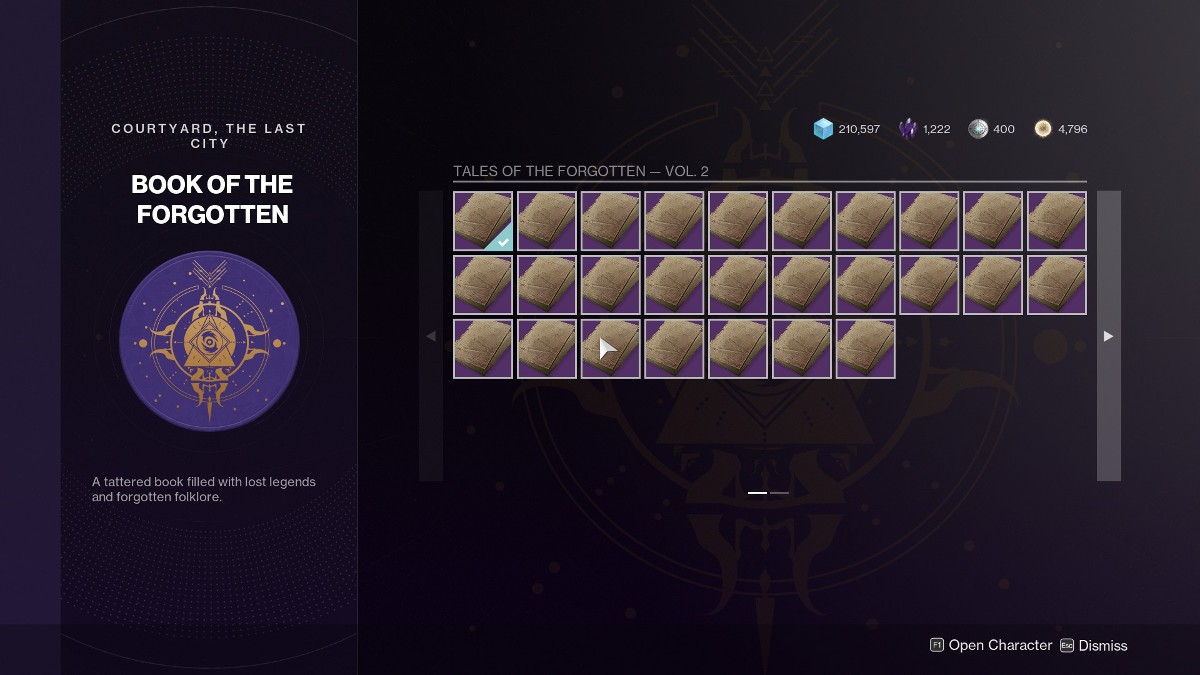Click the Open Character button

click(990, 645)
